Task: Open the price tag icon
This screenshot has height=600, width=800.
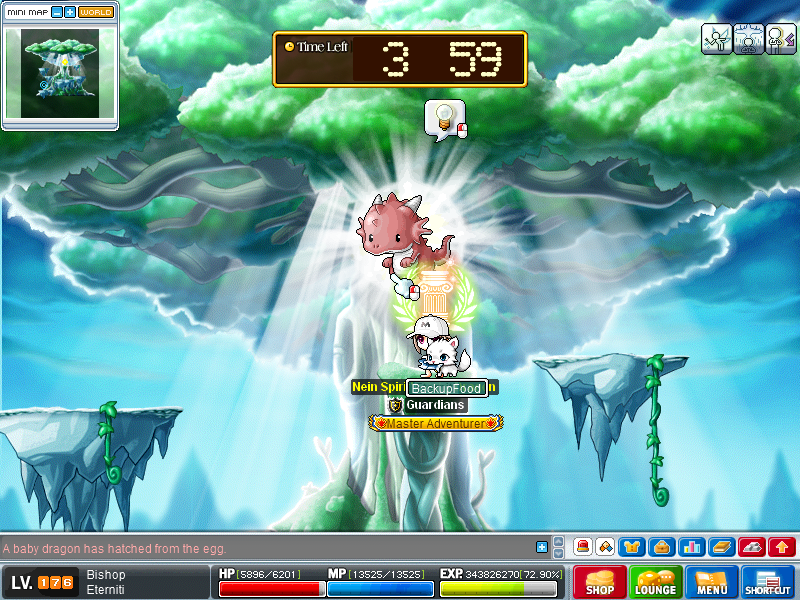Action: tap(605, 547)
